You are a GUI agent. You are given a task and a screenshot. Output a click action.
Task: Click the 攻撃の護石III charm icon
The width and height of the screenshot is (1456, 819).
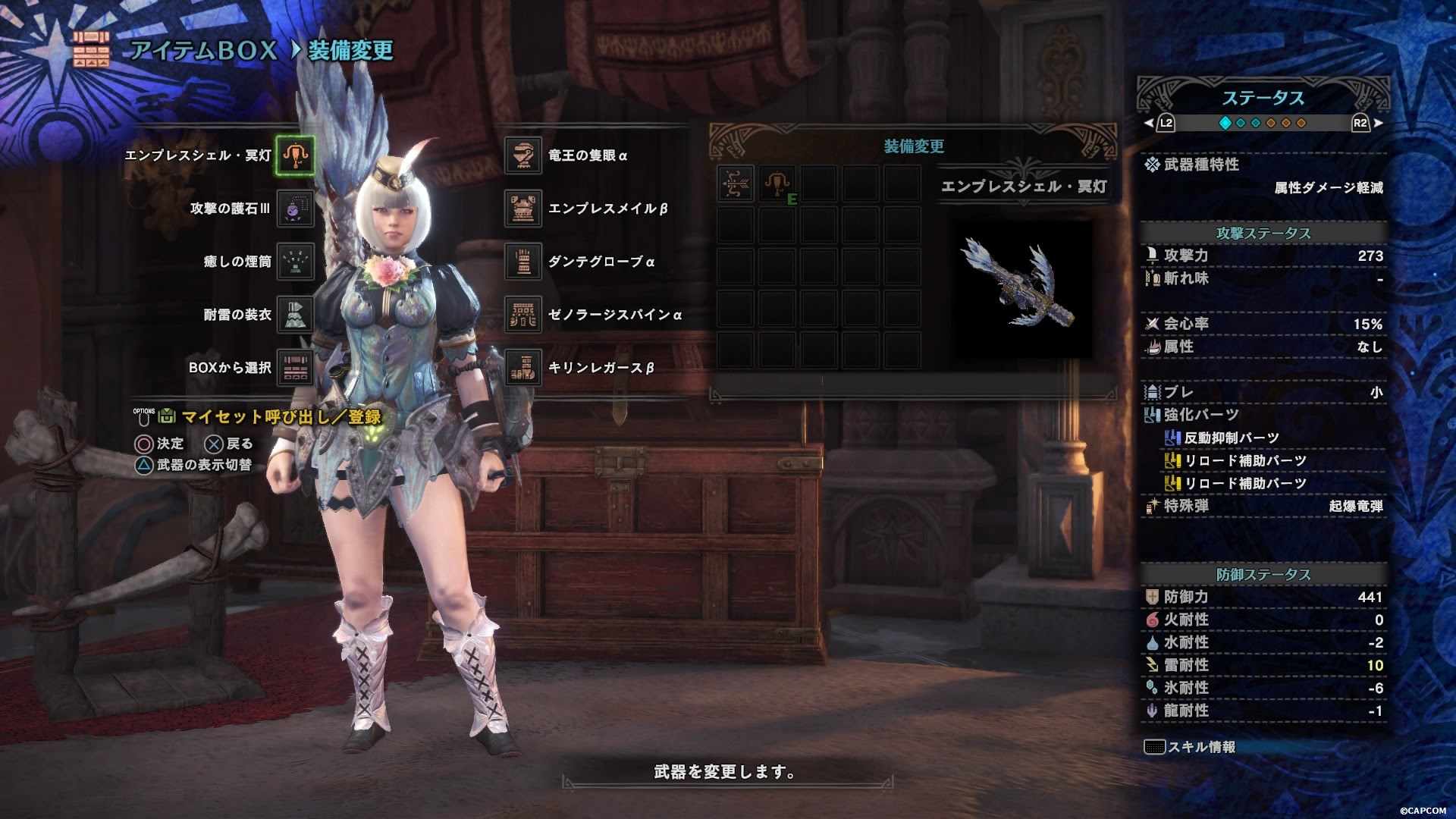296,209
